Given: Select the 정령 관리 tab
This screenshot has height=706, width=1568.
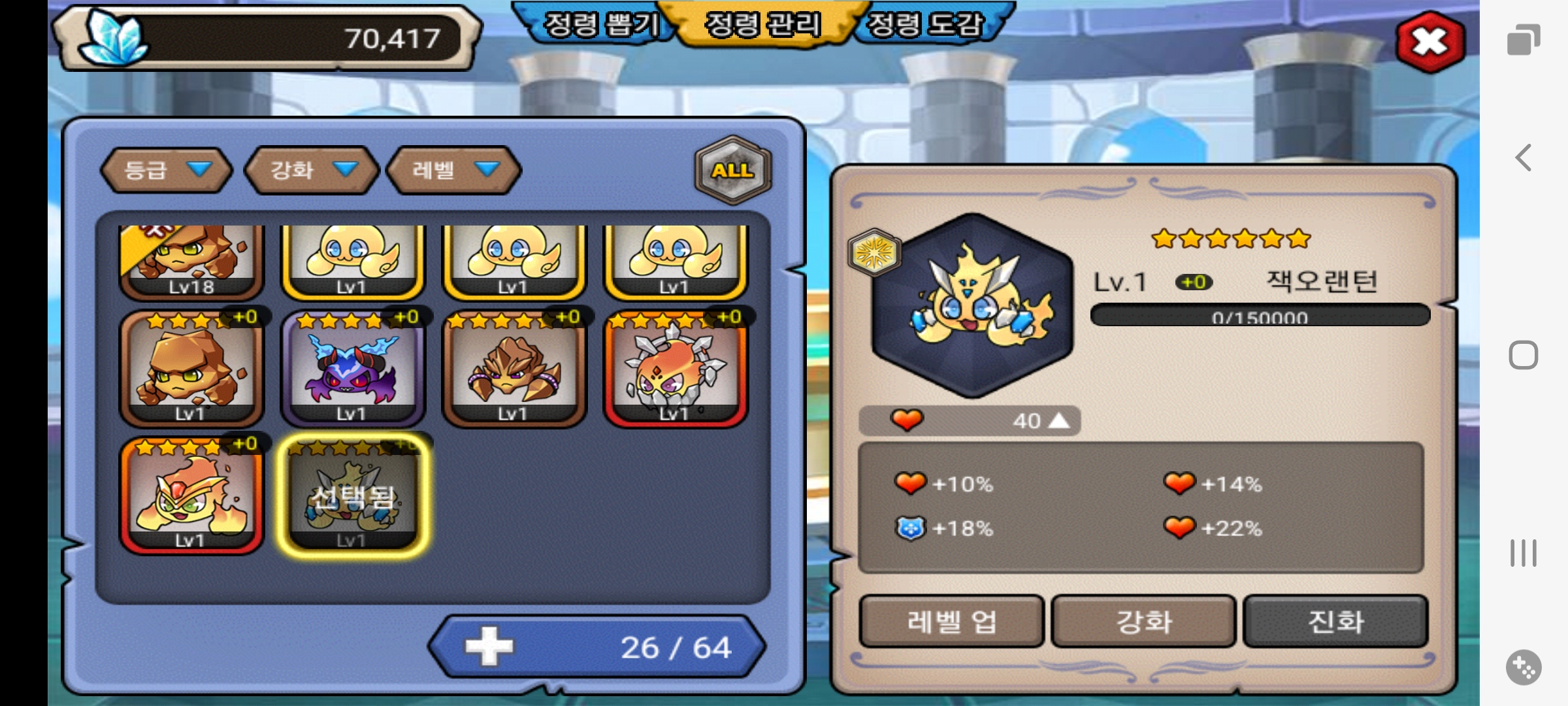Looking at the screenshot, I should click(x=762, y=25).
